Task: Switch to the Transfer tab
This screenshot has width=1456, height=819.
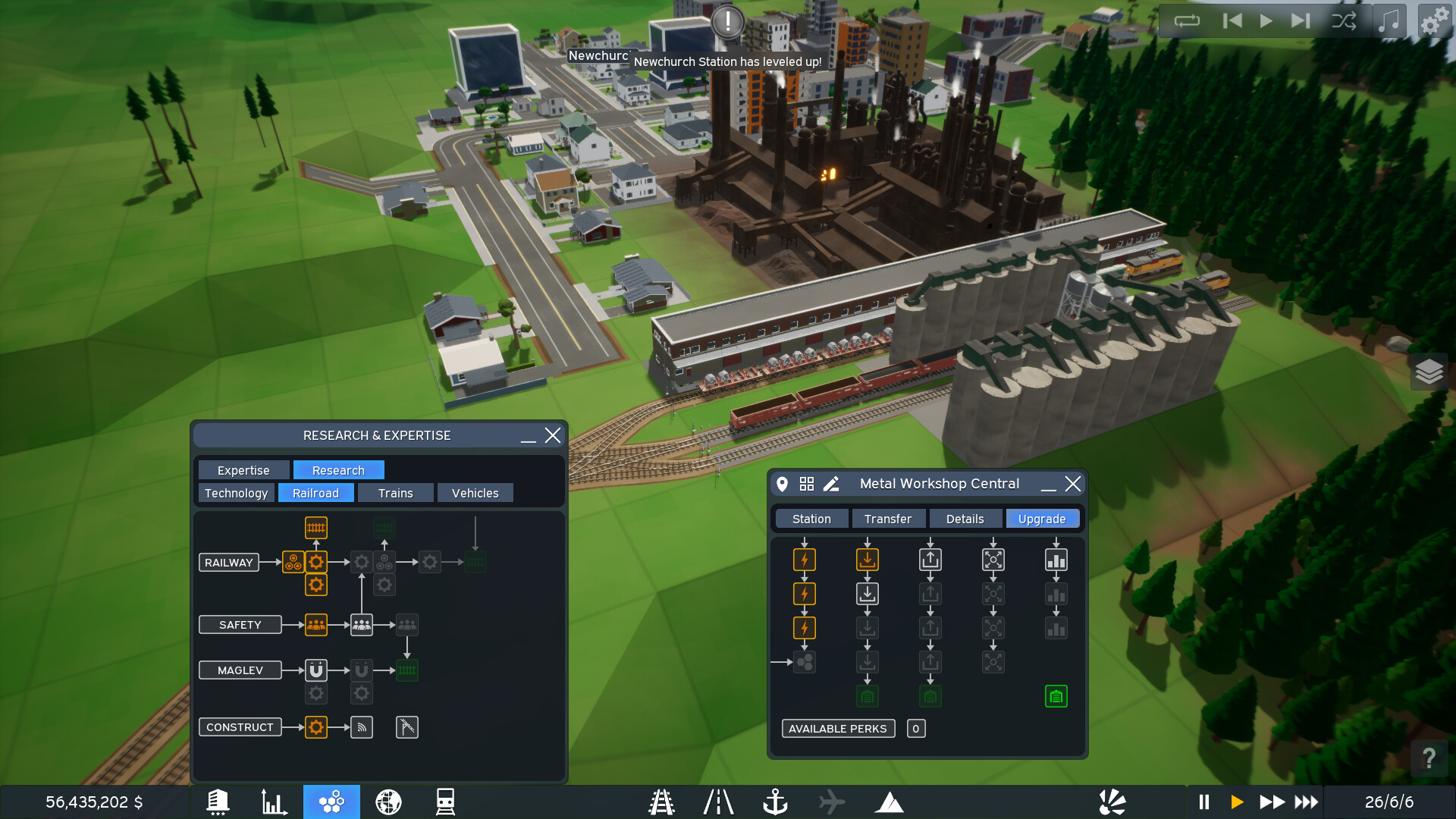Action: [x=888, y=518]
